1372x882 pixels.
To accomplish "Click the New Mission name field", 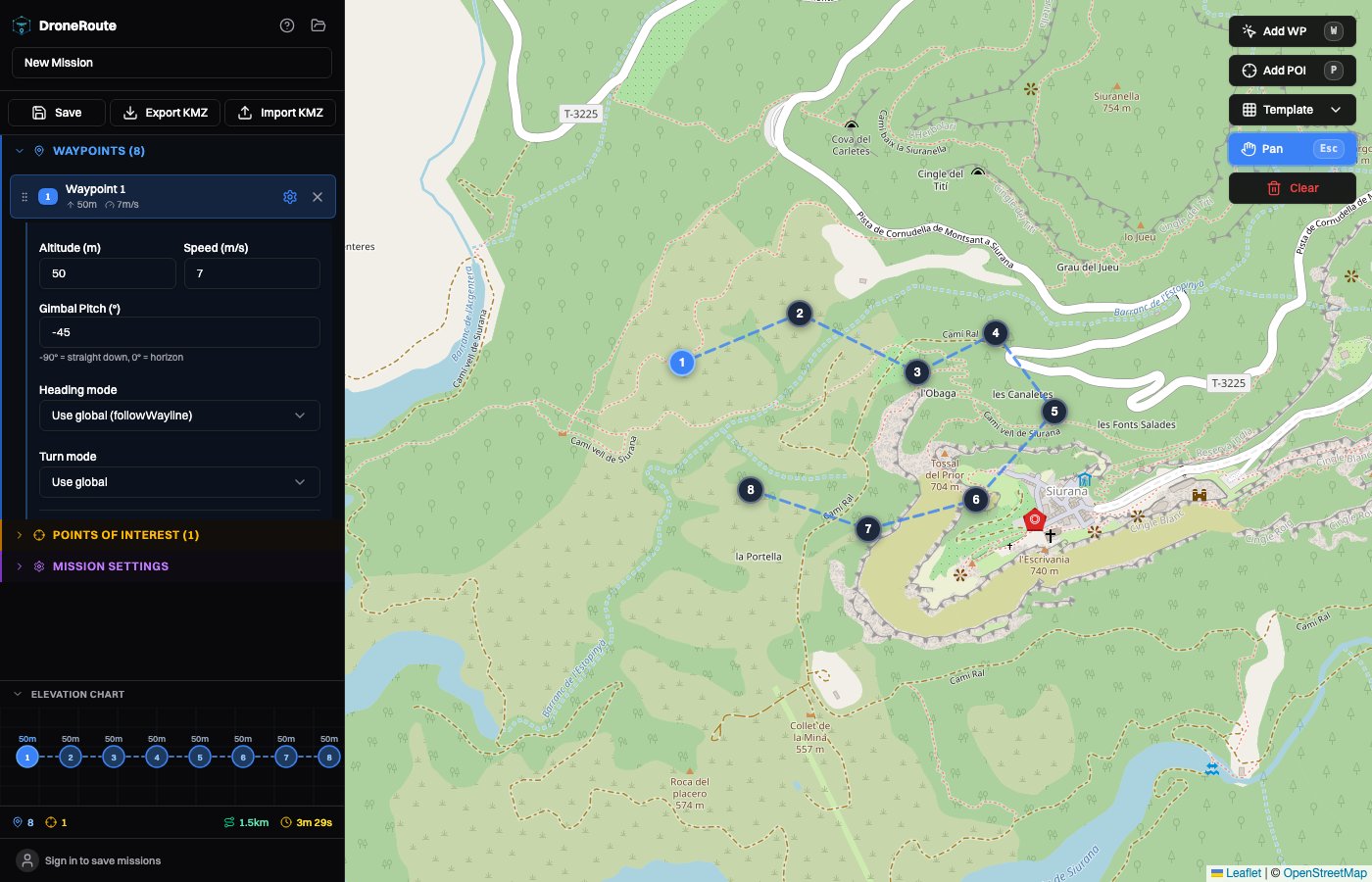I will (x=171, y=63).
